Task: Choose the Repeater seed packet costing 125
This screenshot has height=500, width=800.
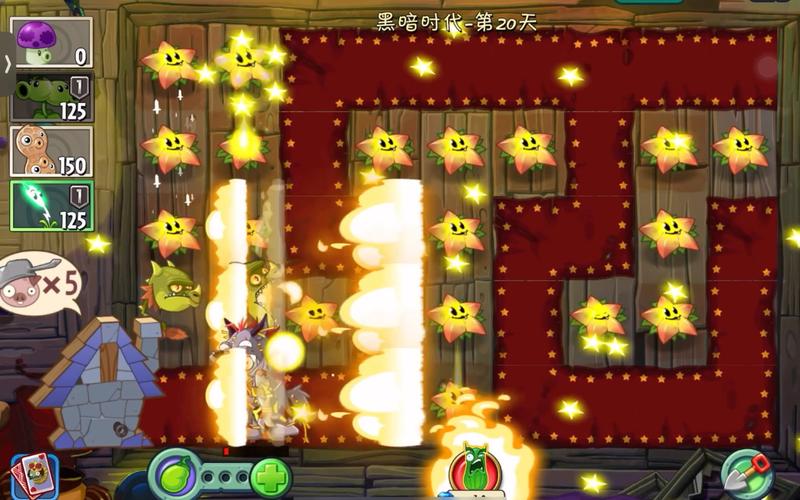Action: pyautogui.click(x=52, y=97)
